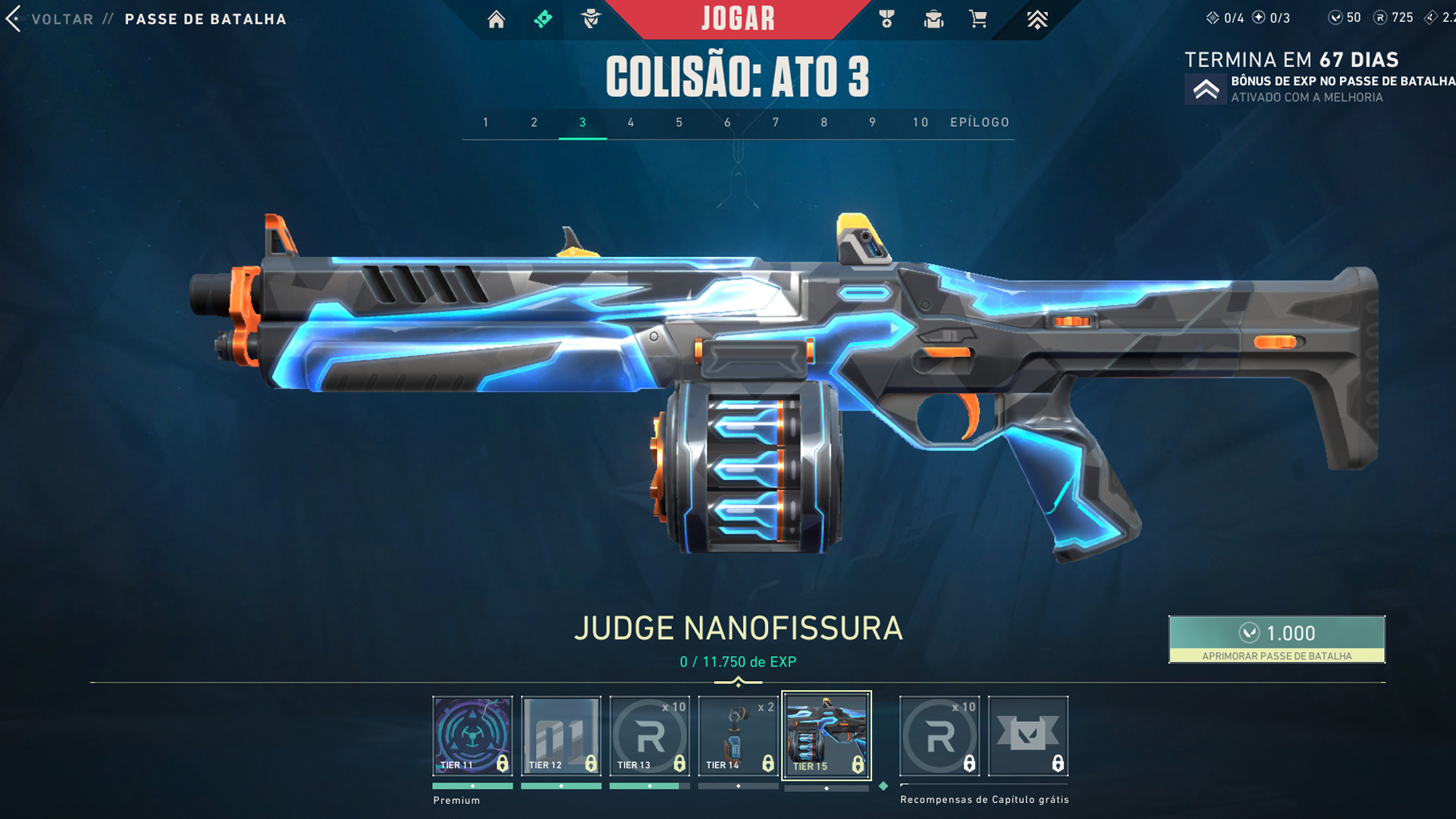Screen dimensions: 1456x819
Task: Choose the free chapter Radianite x10 reward
Action: [x=940, y=736]
